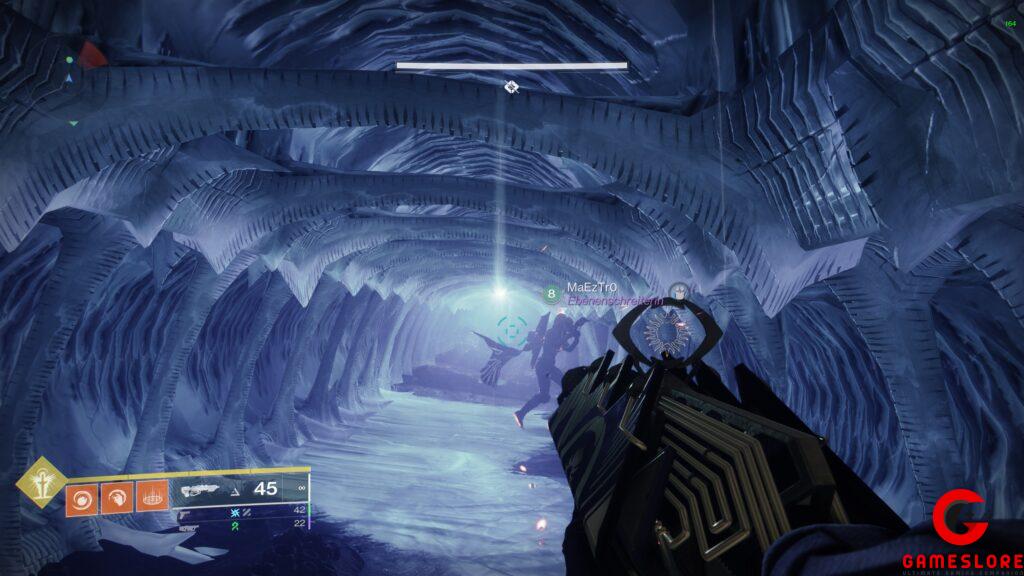Activate the golden Super ability diamond icon
The image size is (1024, 576).
41,484
